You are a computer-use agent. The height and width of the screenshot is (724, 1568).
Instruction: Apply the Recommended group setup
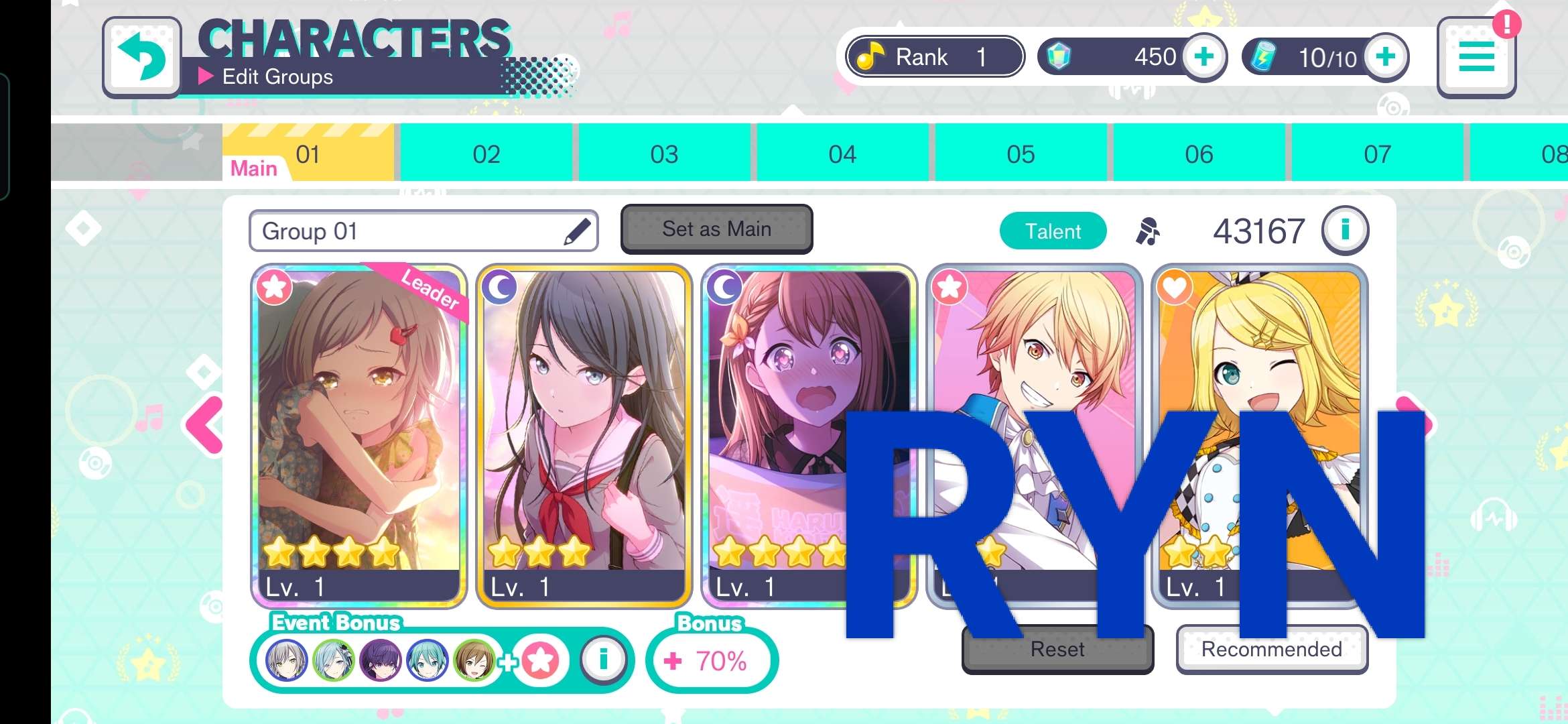(x=1271, y=650)
